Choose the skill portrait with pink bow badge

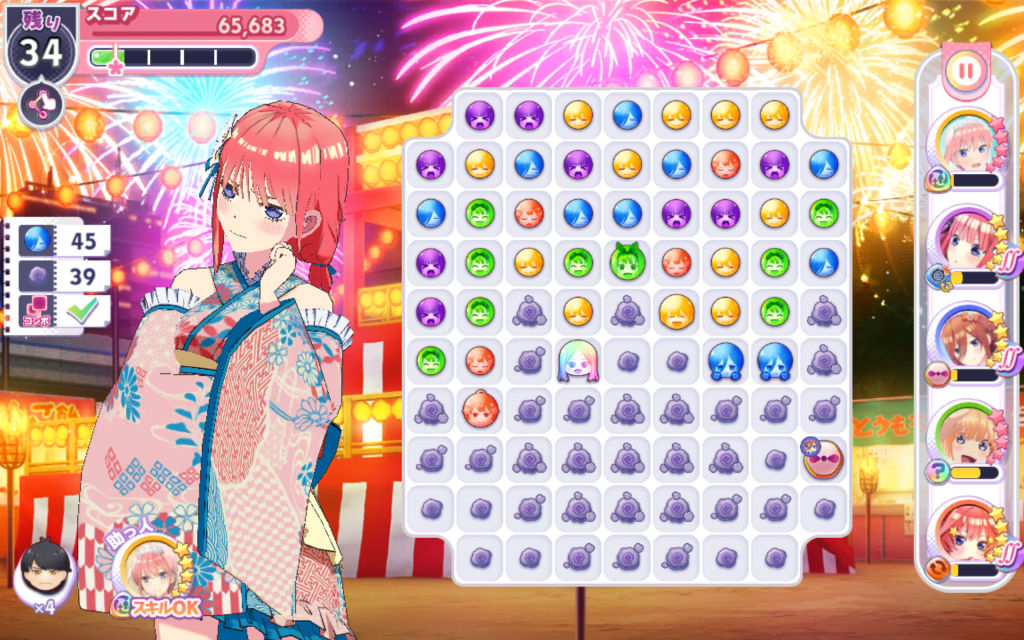point(968,344)
